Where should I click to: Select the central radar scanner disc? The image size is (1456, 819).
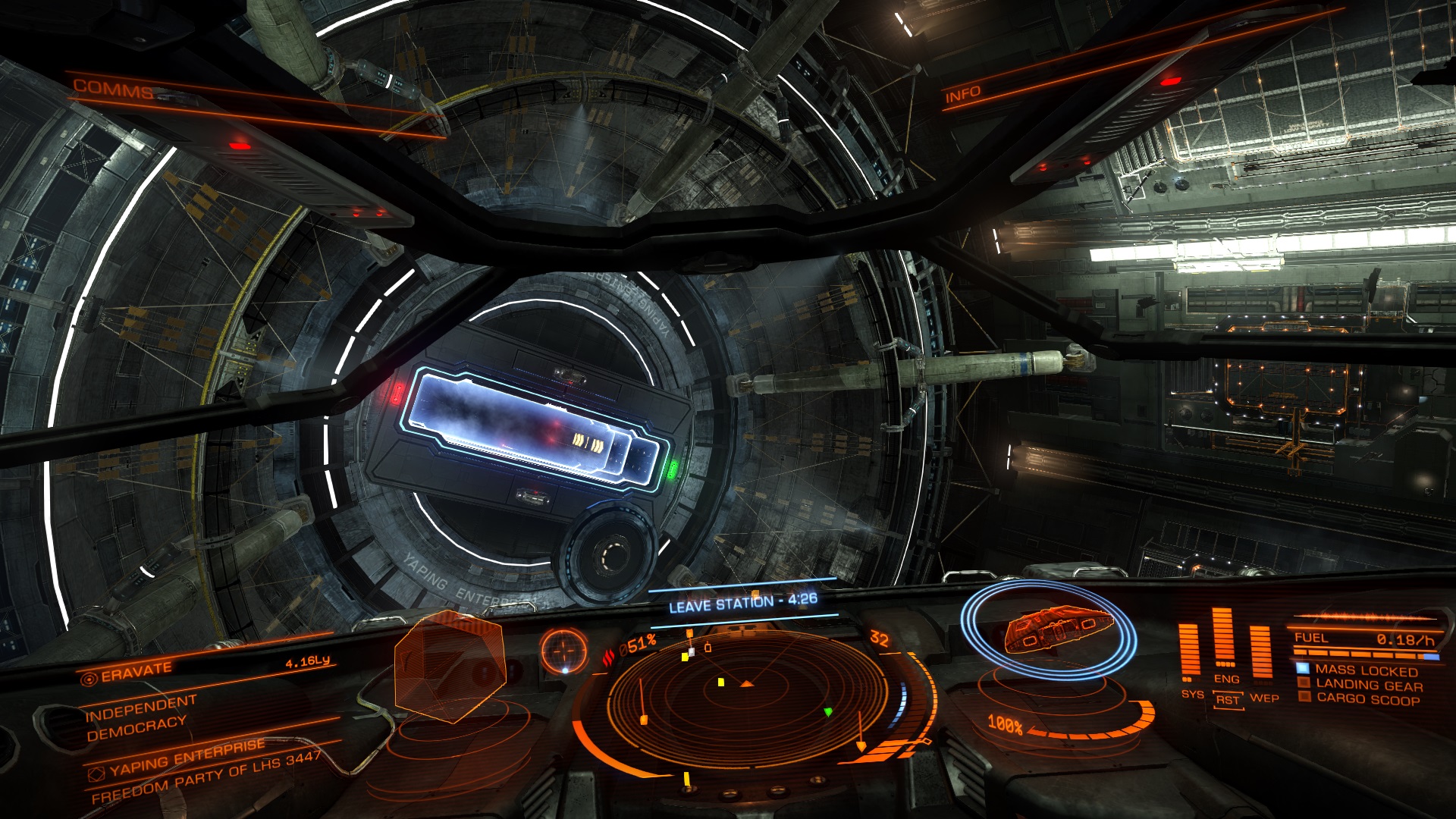(x=747, y=694)
